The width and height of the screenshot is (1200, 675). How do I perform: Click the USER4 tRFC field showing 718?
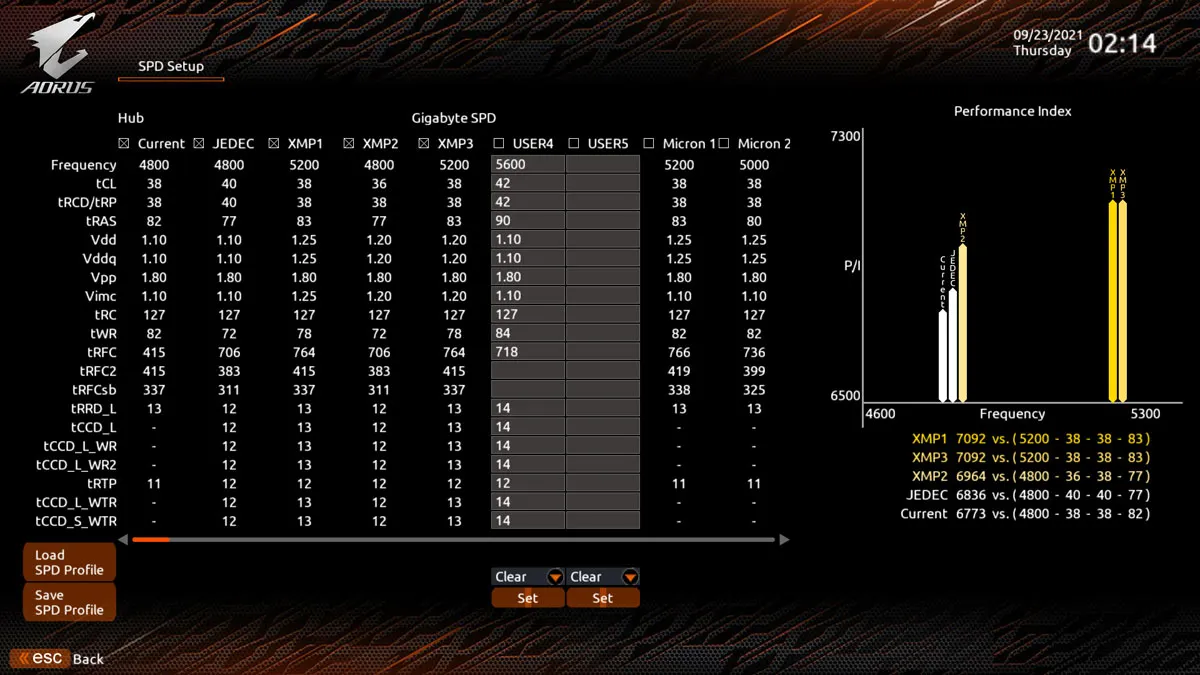pyautogui.click(x=528, y=352)
